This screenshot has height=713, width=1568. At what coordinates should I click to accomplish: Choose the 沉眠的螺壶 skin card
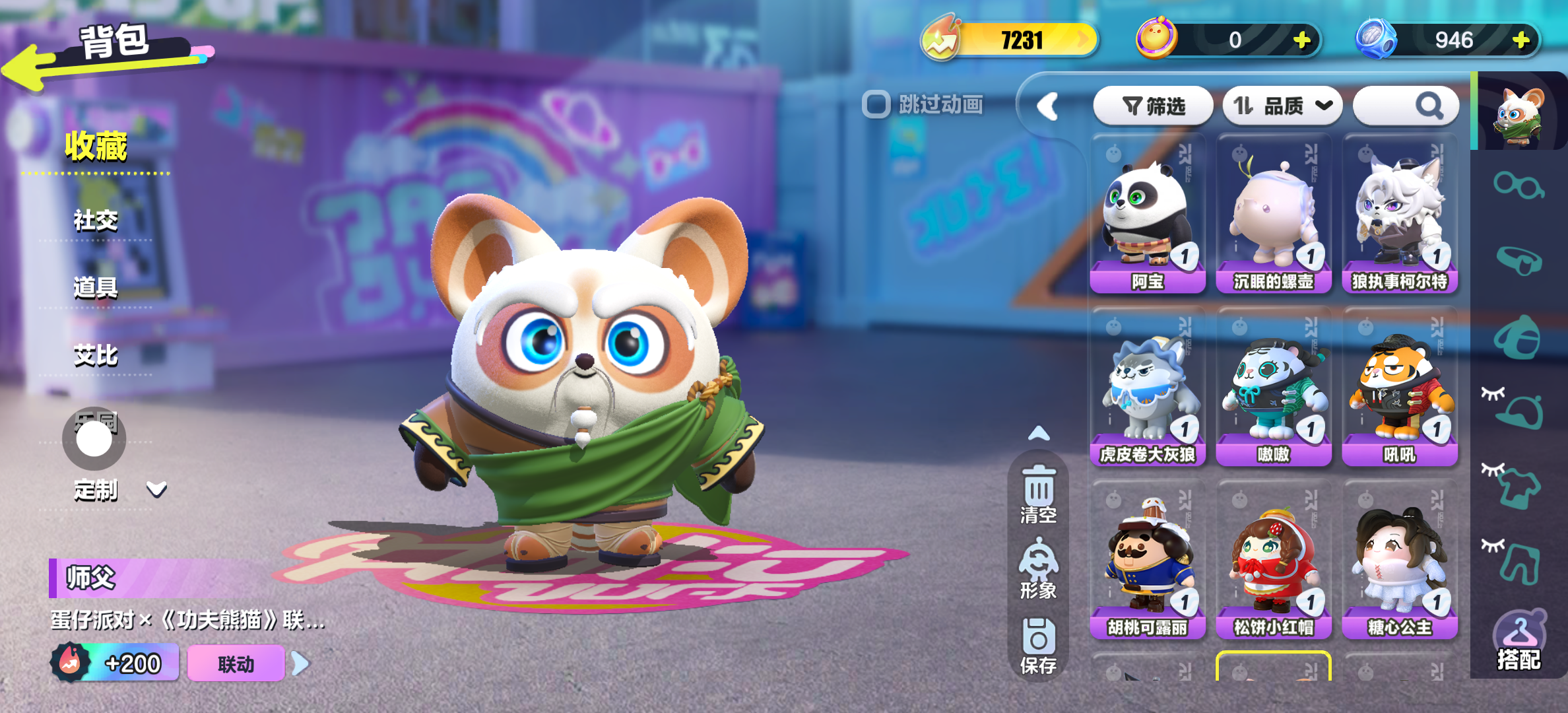coord(1273,215)
